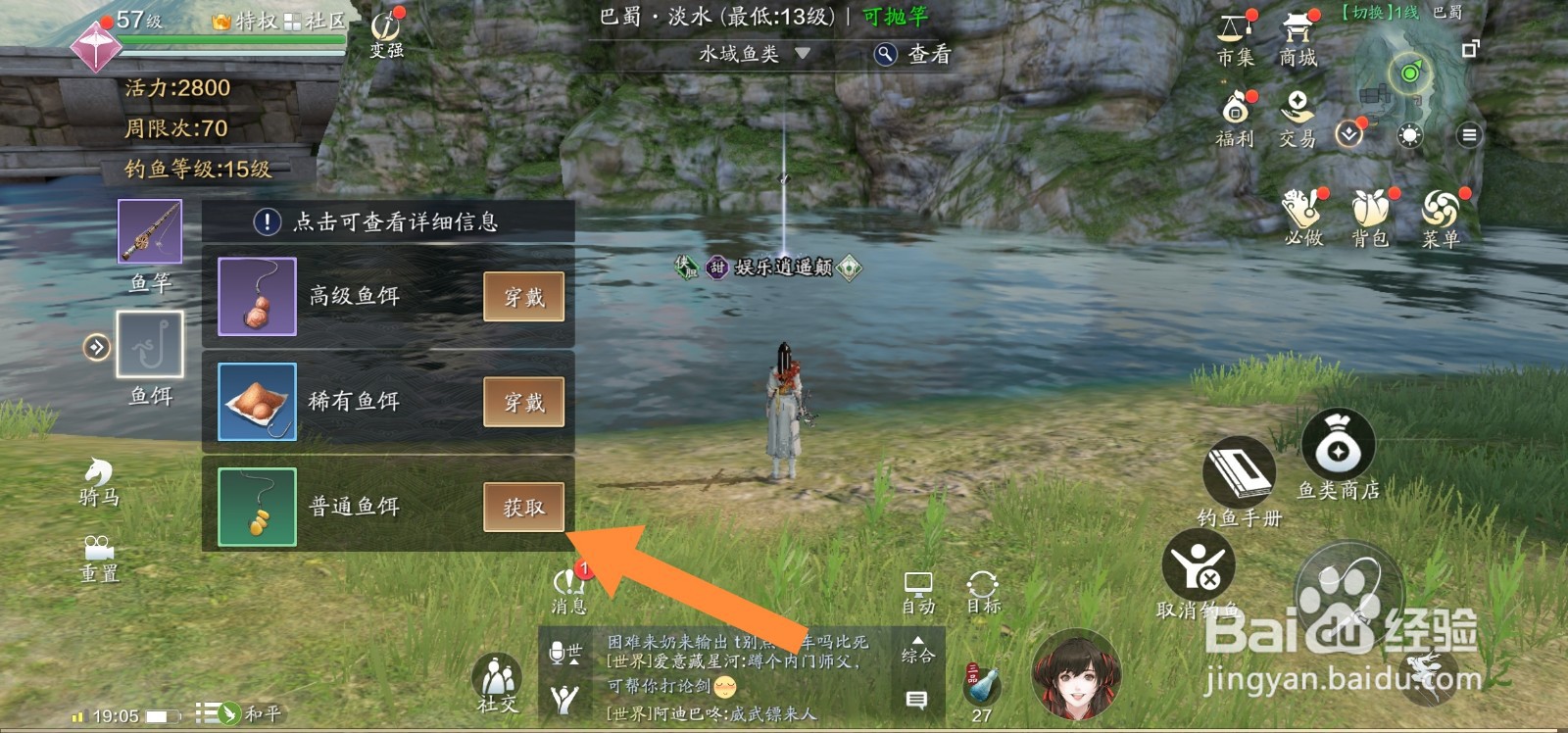
Task: Open the 背包 (Backpack) icon
Action: [1370, 214]
